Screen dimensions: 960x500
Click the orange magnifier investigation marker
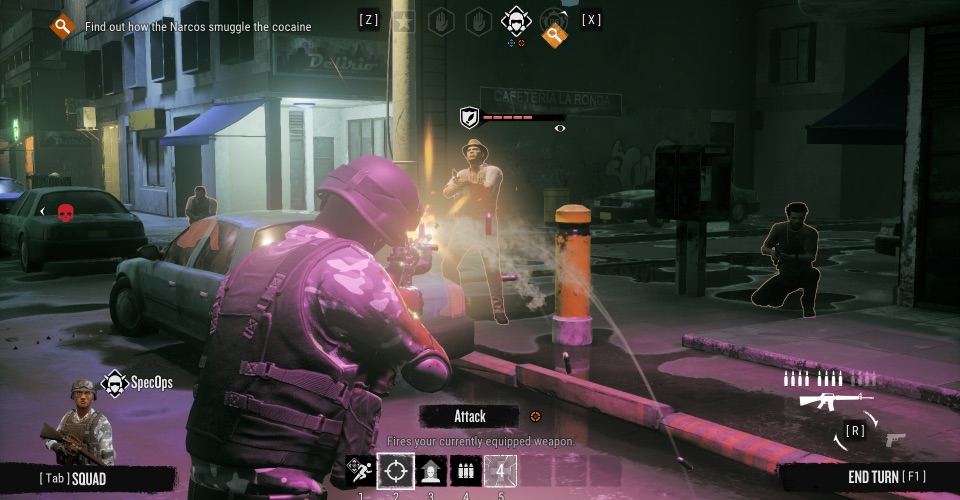[x=554, y=36]
